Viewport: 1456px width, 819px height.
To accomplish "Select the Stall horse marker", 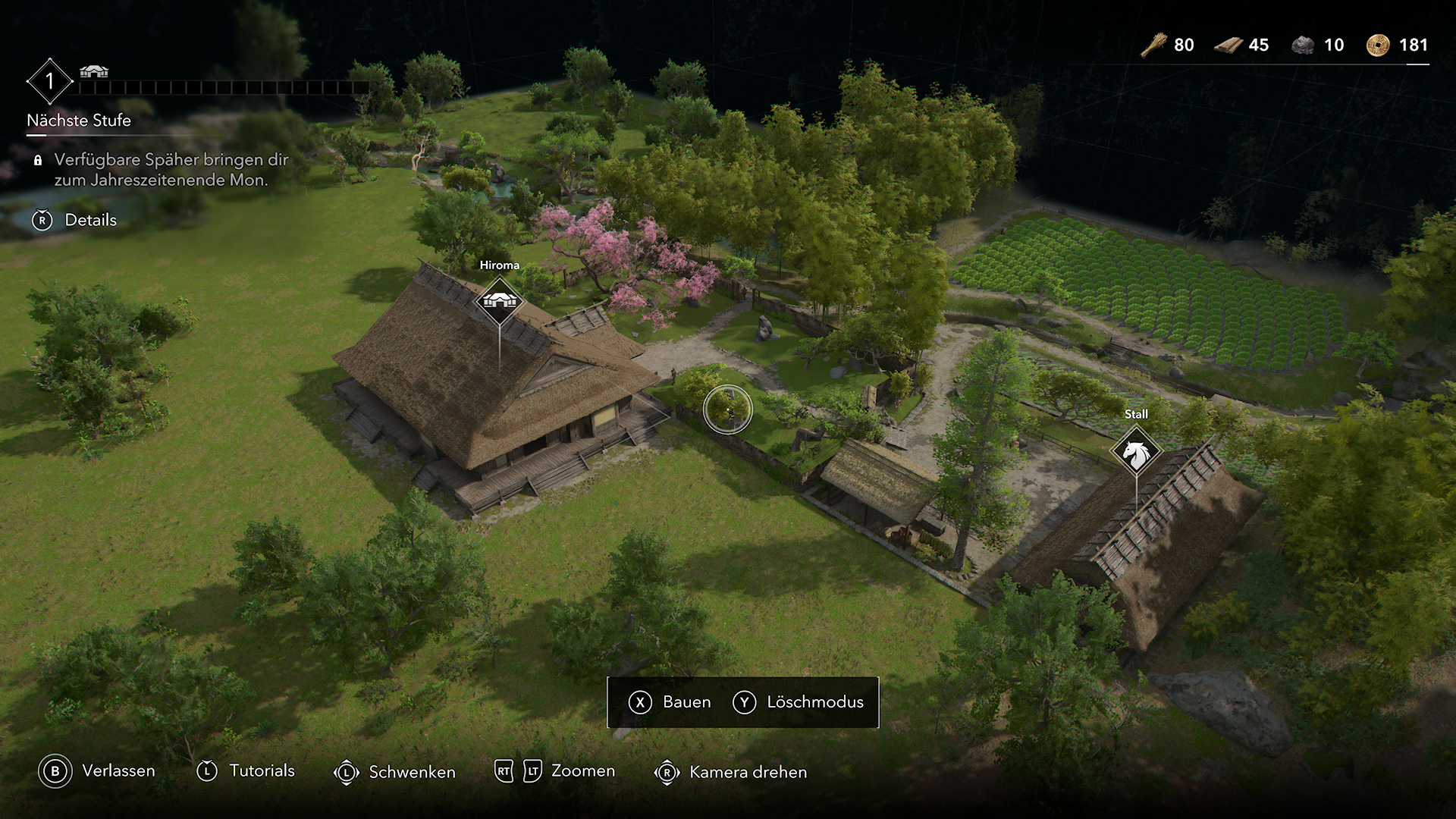I will click(1135, 453).
